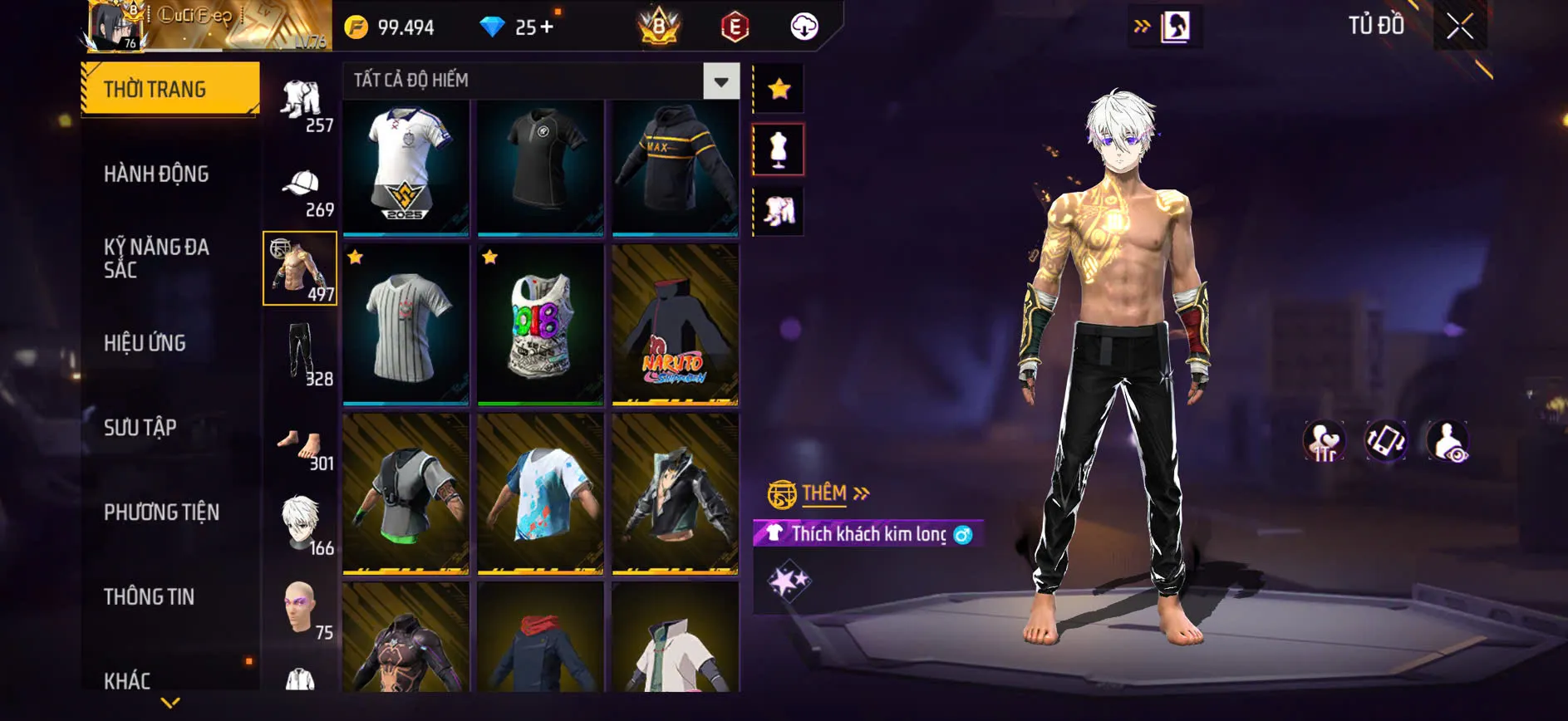Image resolution: width=1568 pixels, height=721 pixels.
Task: Open the wardrobe sketch icon near Tủ Đồ
Action: coord(1176,24)
